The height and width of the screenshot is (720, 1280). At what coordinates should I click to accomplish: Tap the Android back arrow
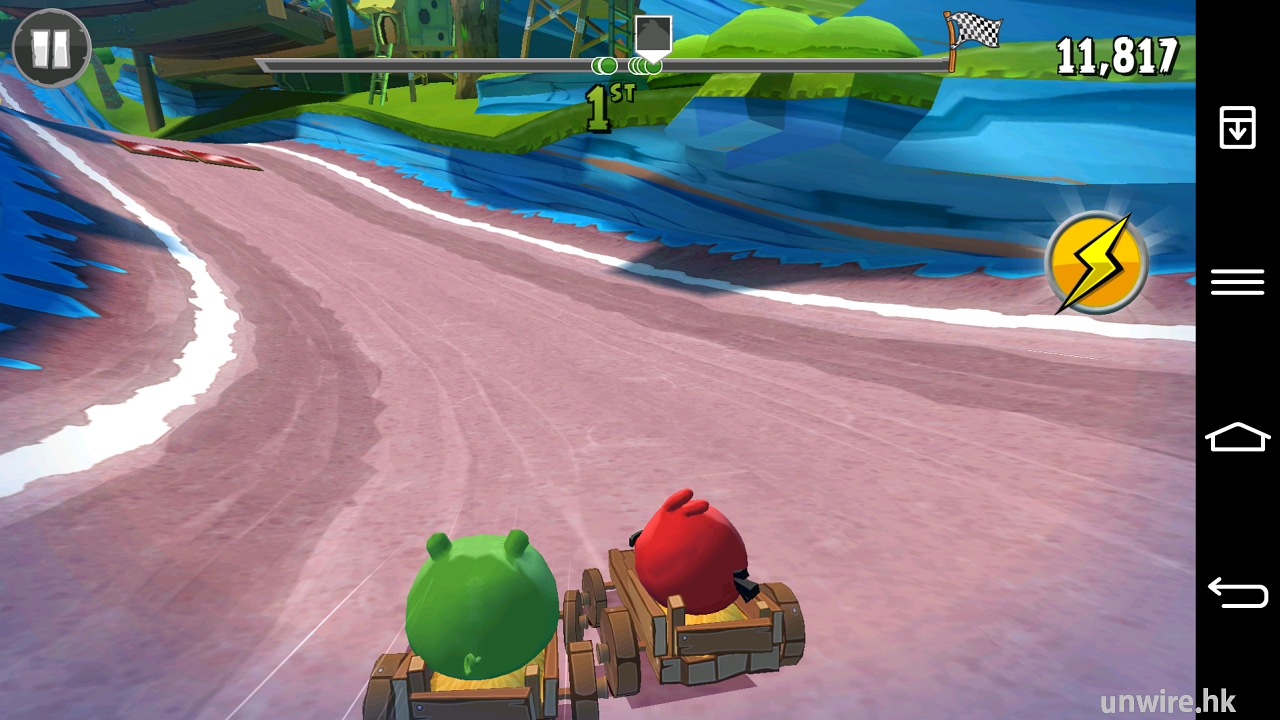coord(1237,592)
